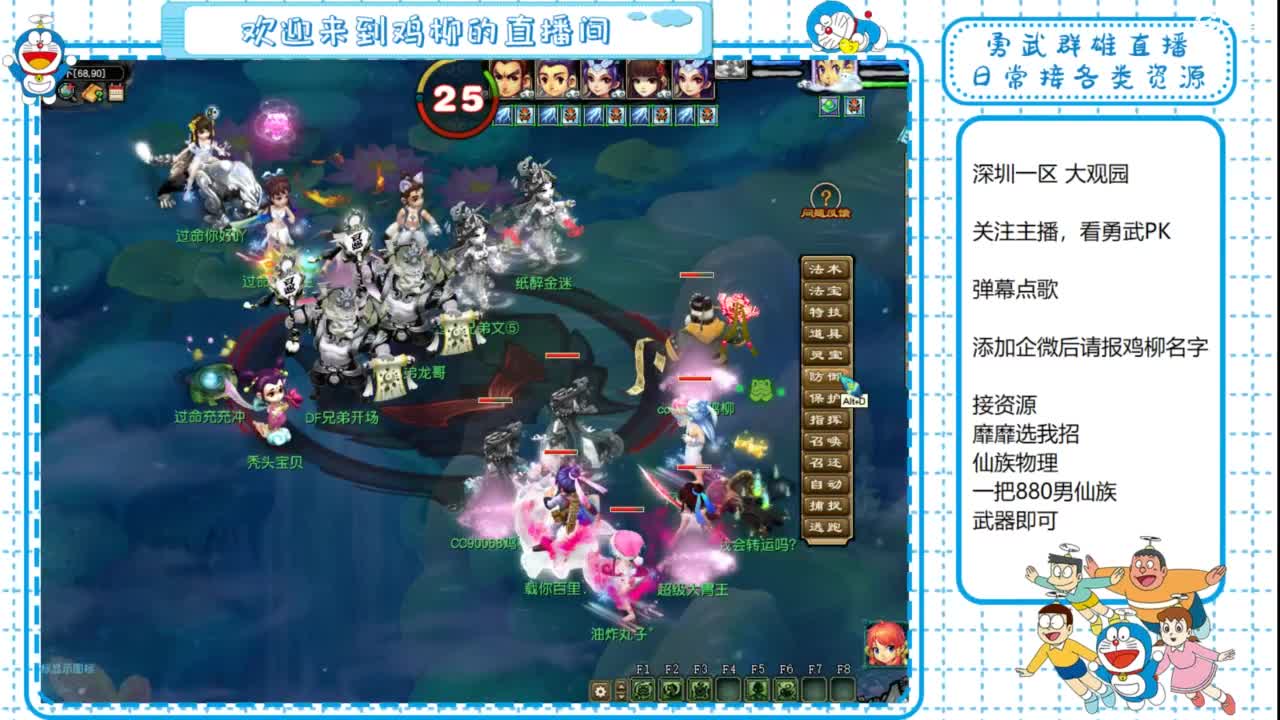
Task: Open the 法术 (spells) battle menu
Action: (x=828, y=270)
